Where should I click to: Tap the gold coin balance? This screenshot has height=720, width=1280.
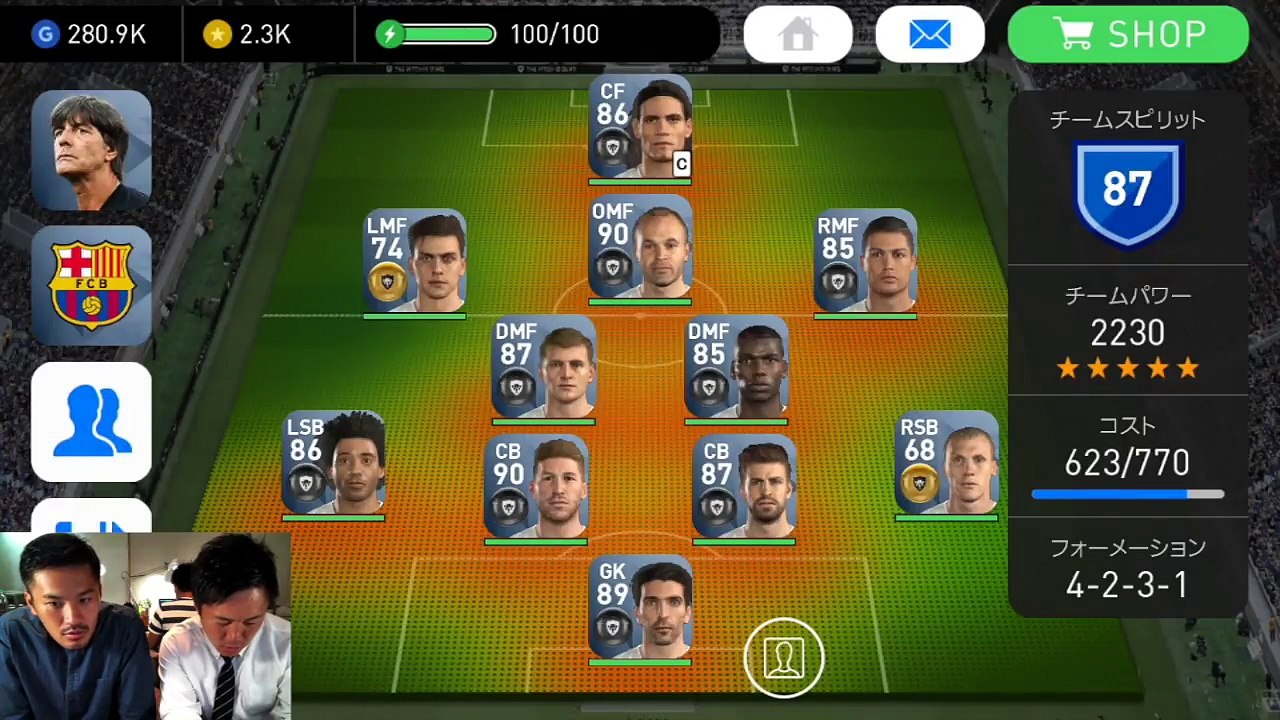(248, 35)
